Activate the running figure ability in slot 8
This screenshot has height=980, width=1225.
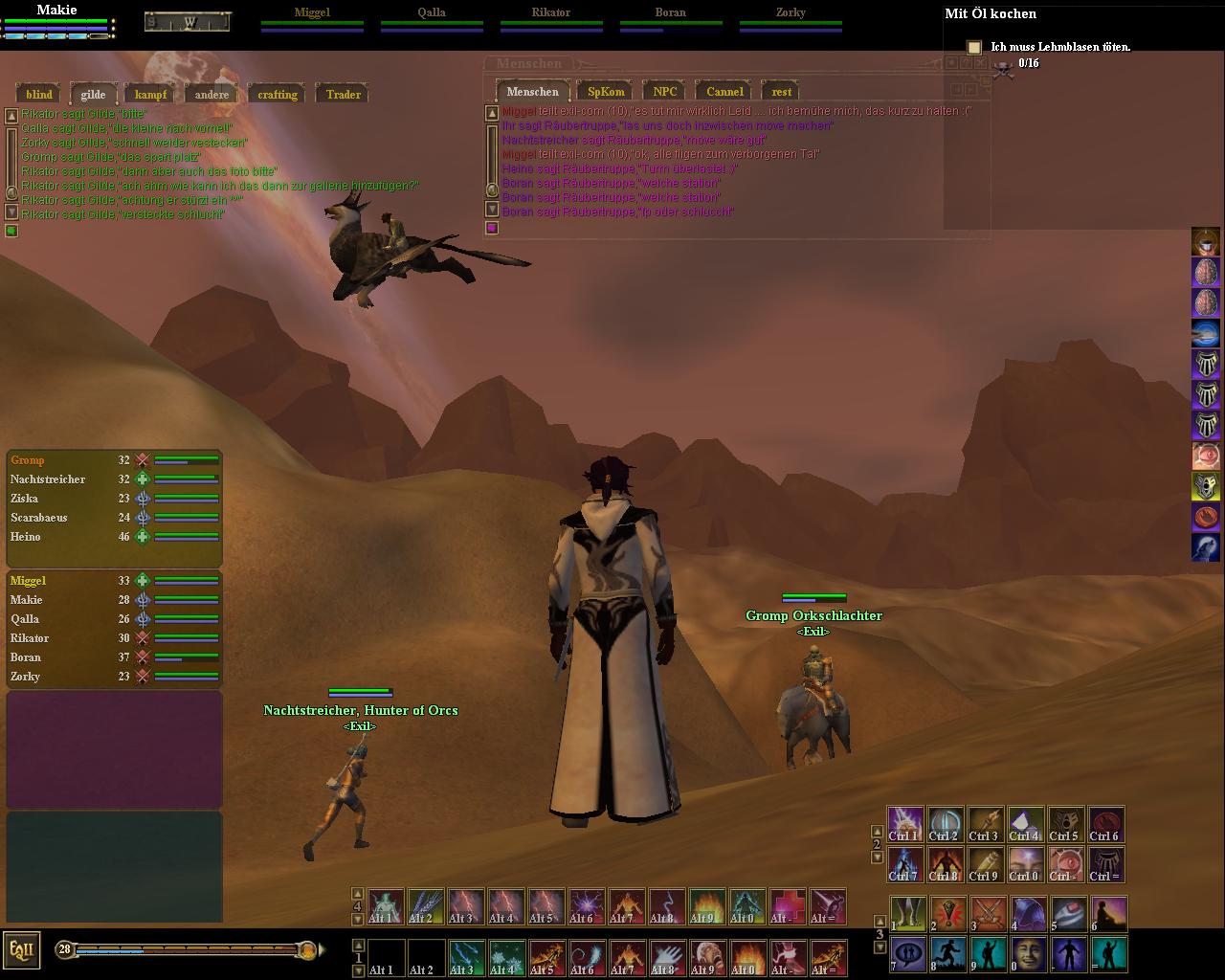tap(948, 954)
